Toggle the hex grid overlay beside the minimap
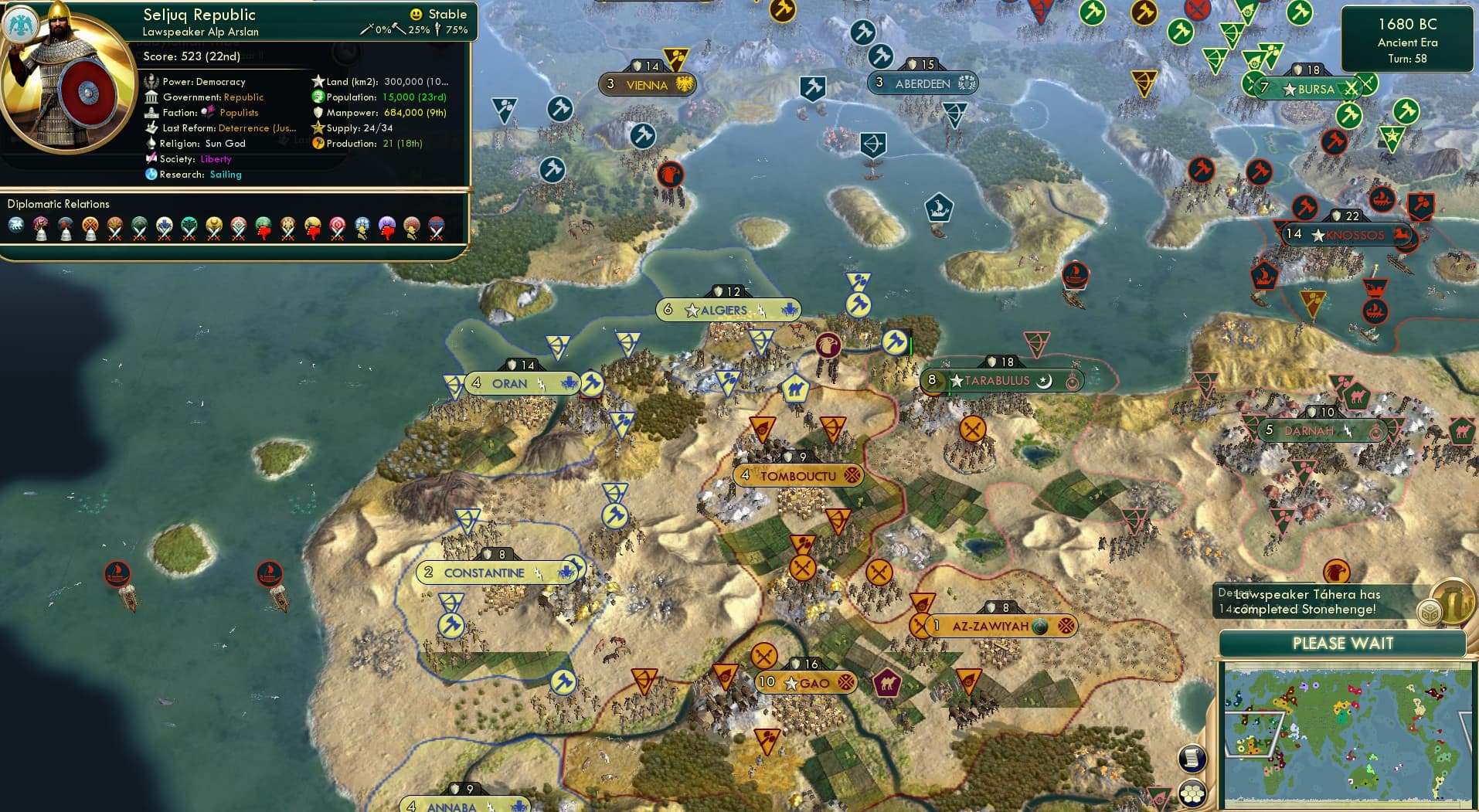 (x=1192, y=793)
